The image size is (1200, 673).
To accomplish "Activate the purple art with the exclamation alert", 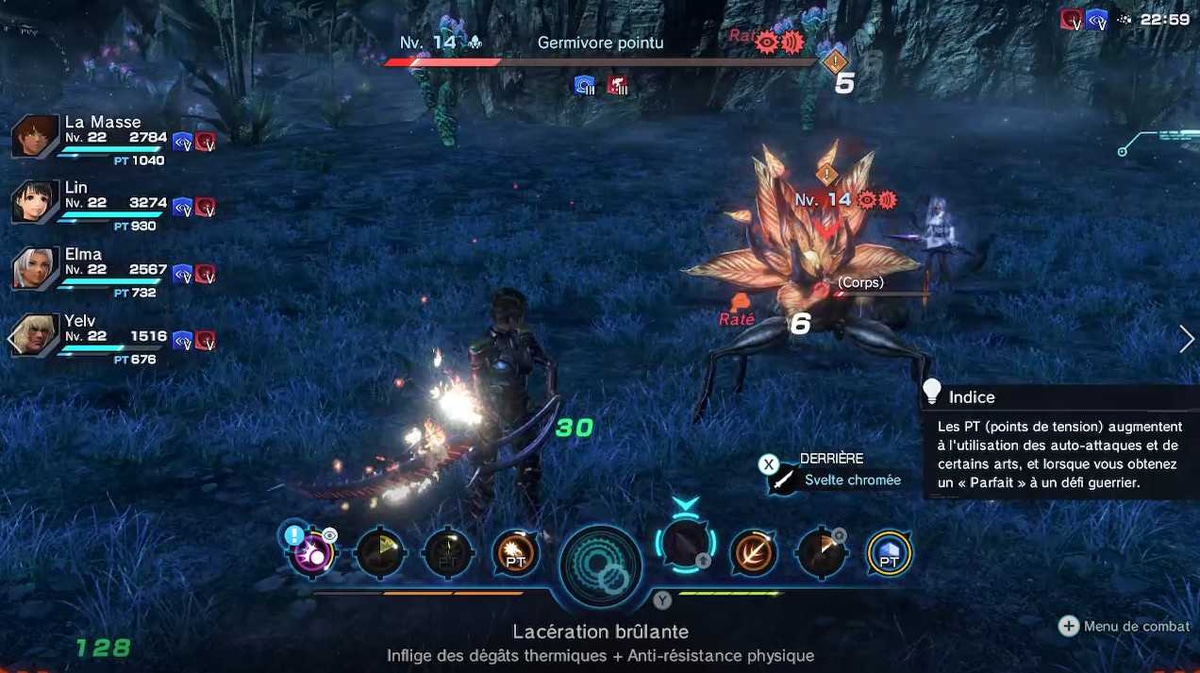I will [x=311, y=553].
